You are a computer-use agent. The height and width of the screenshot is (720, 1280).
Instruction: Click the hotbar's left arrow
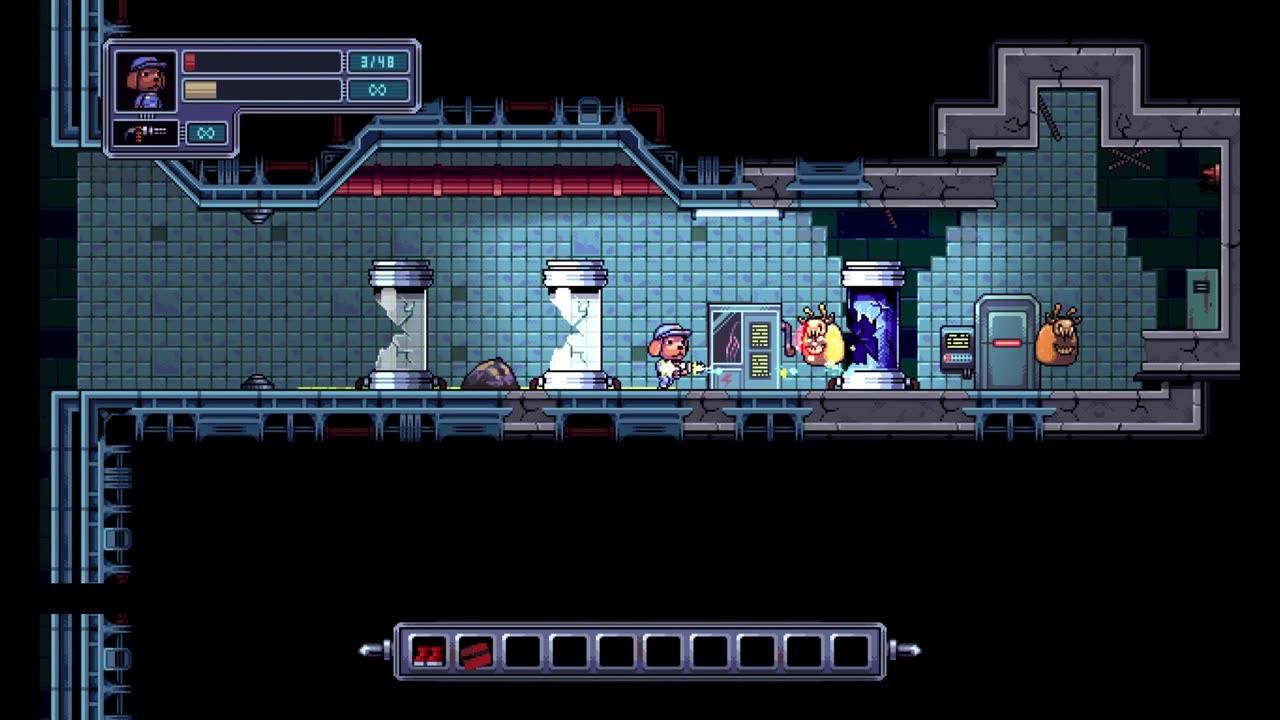(373, 651)
